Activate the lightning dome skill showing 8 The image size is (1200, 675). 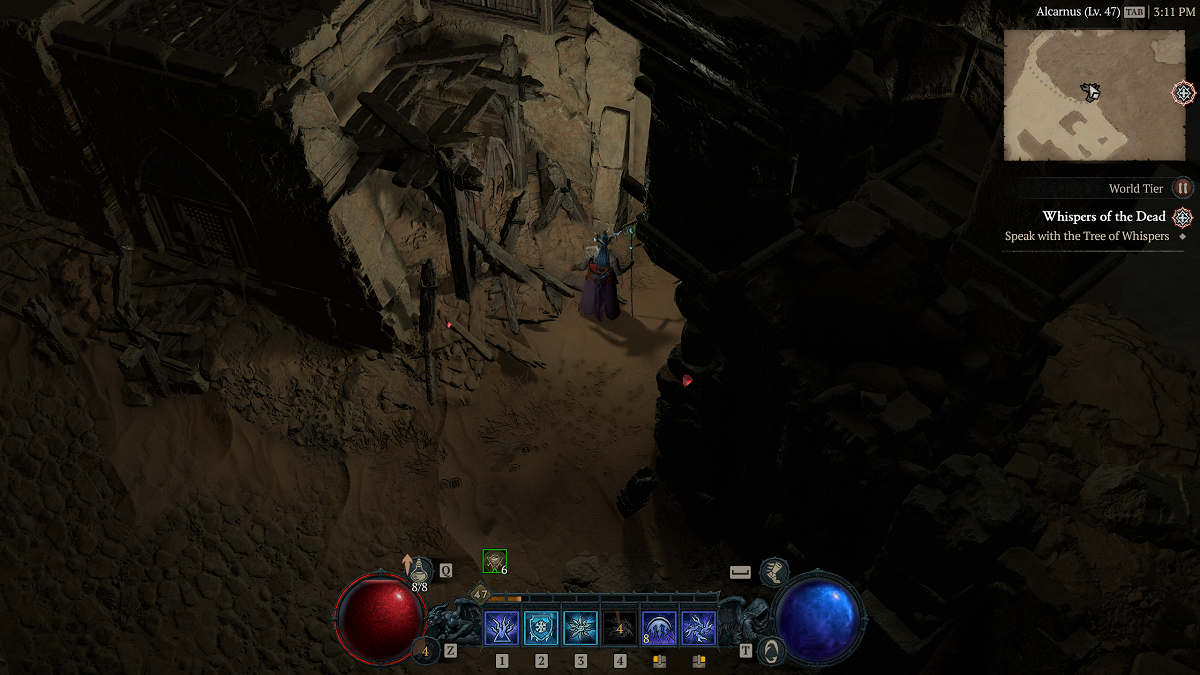[x=659, y=629]
